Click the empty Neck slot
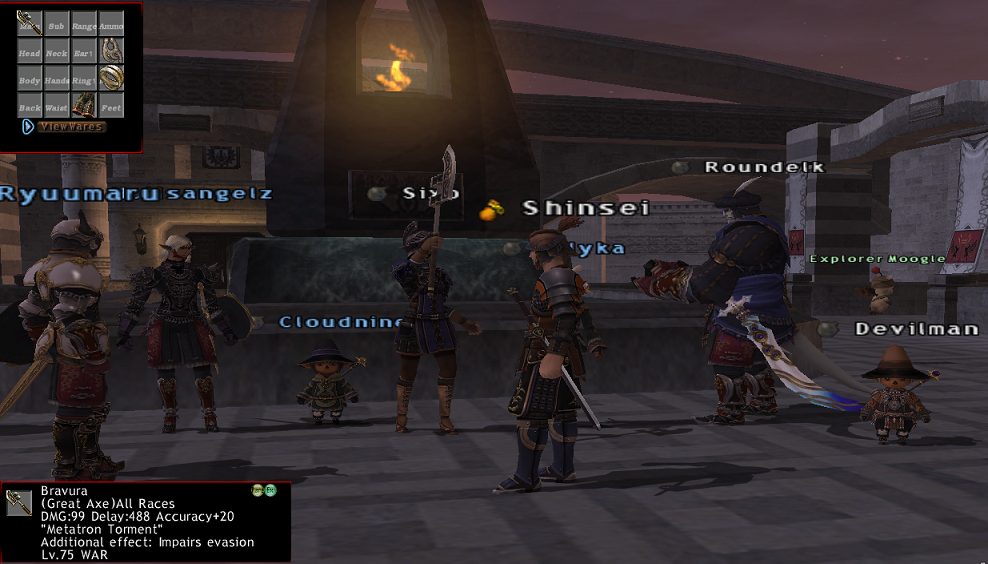The width and height of the screenshot is (988, 564). (56, 50)
